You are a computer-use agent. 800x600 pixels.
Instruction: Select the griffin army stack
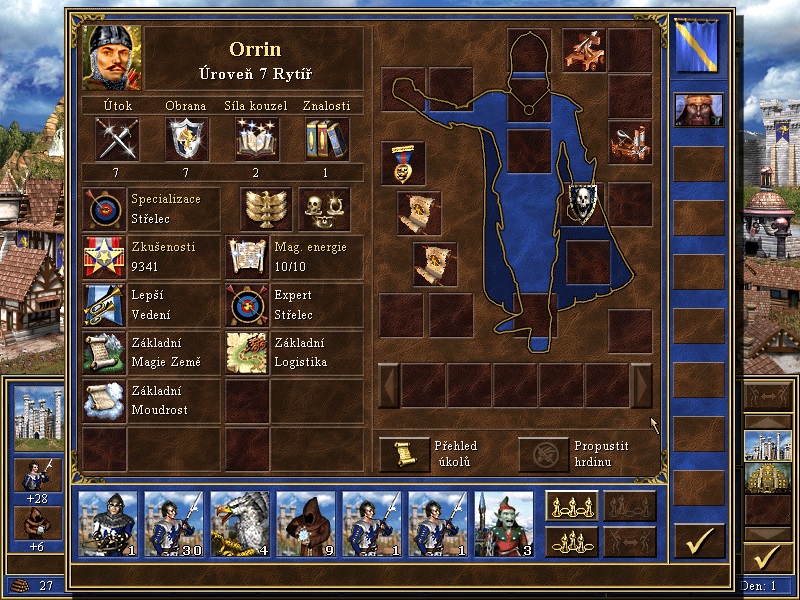point(239,523)
